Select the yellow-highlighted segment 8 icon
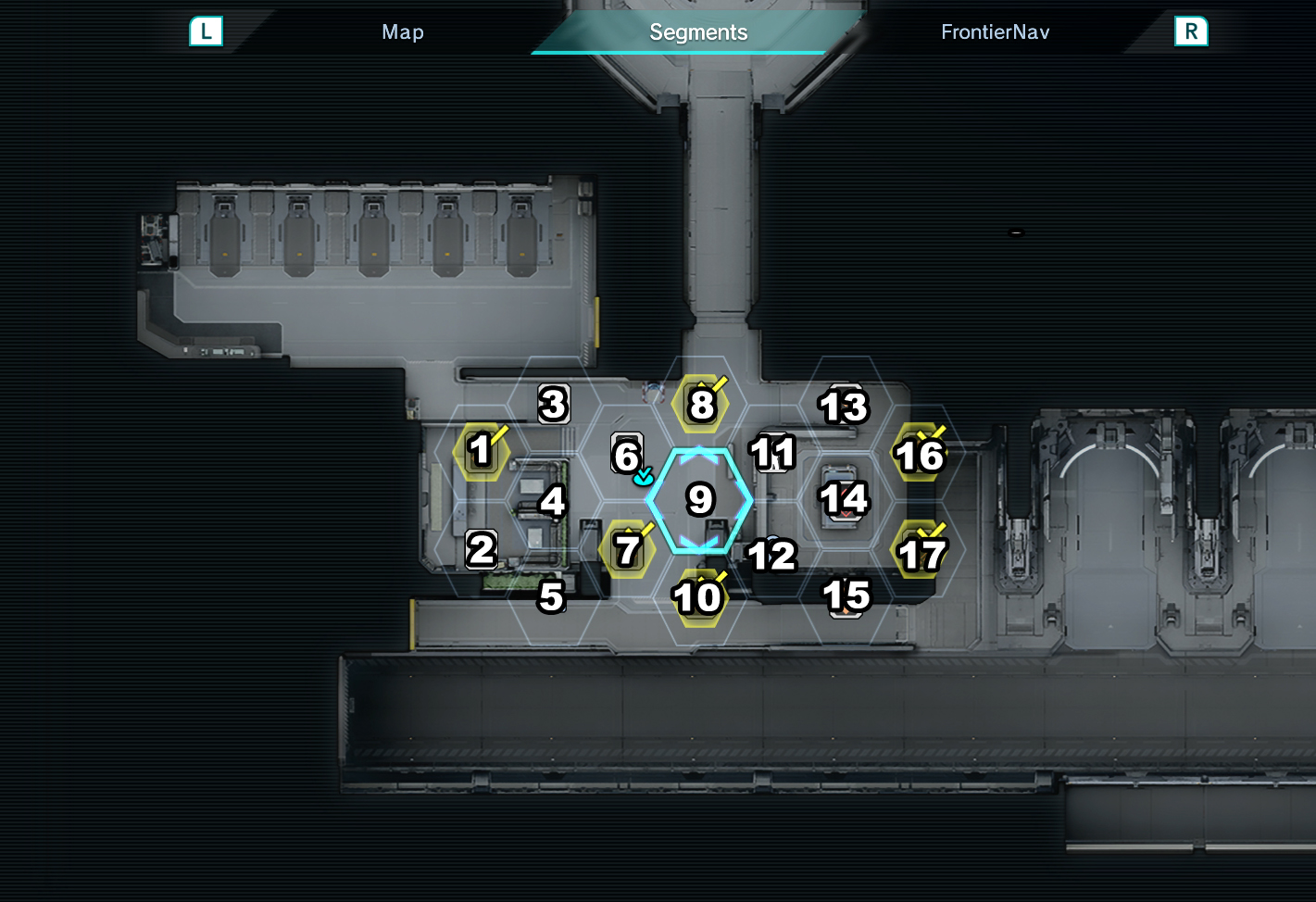Screen dimensions: 1316x902 point(701,403)
